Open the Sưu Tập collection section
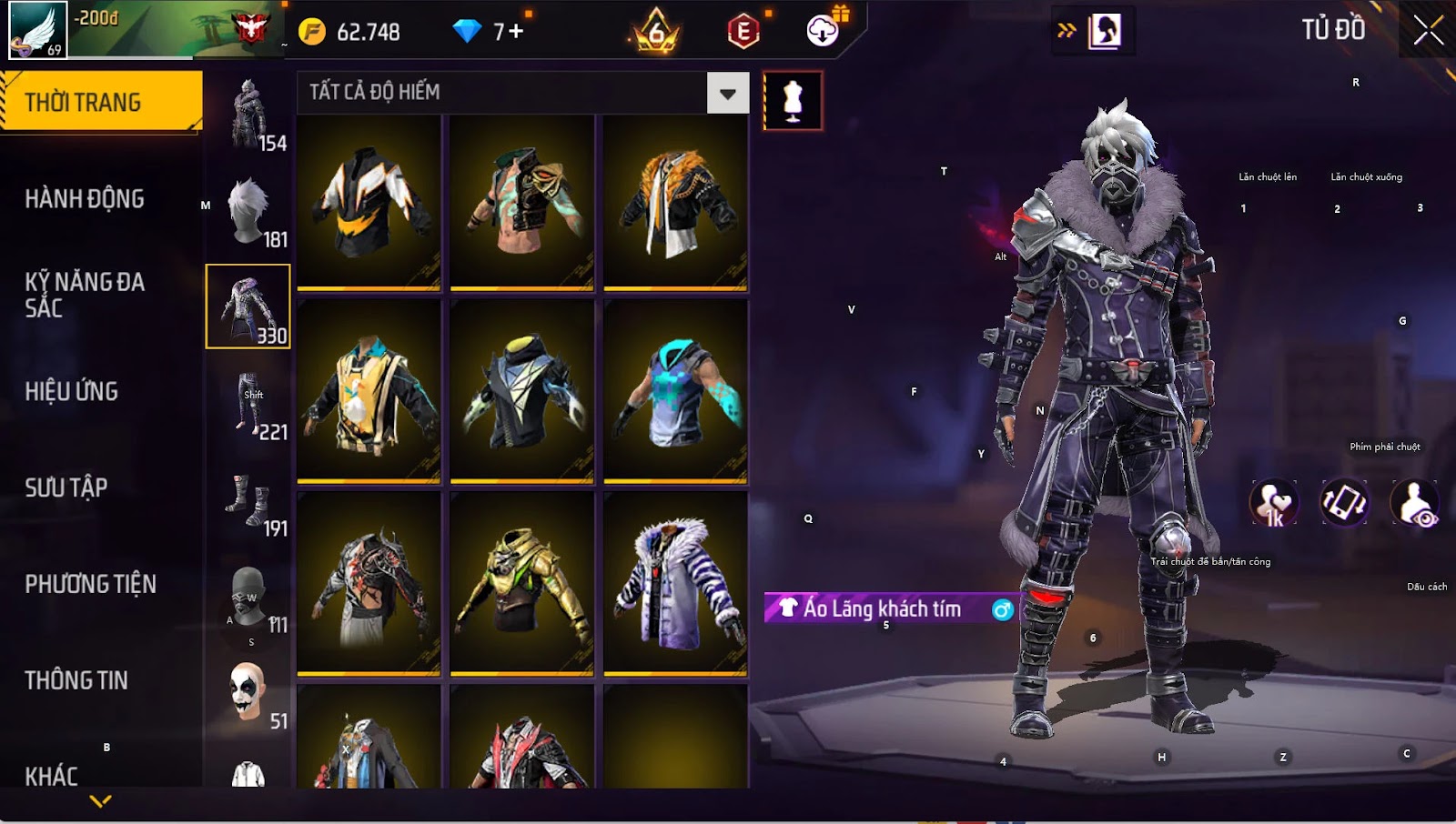The image size is (1456, 824). point(66,487)
